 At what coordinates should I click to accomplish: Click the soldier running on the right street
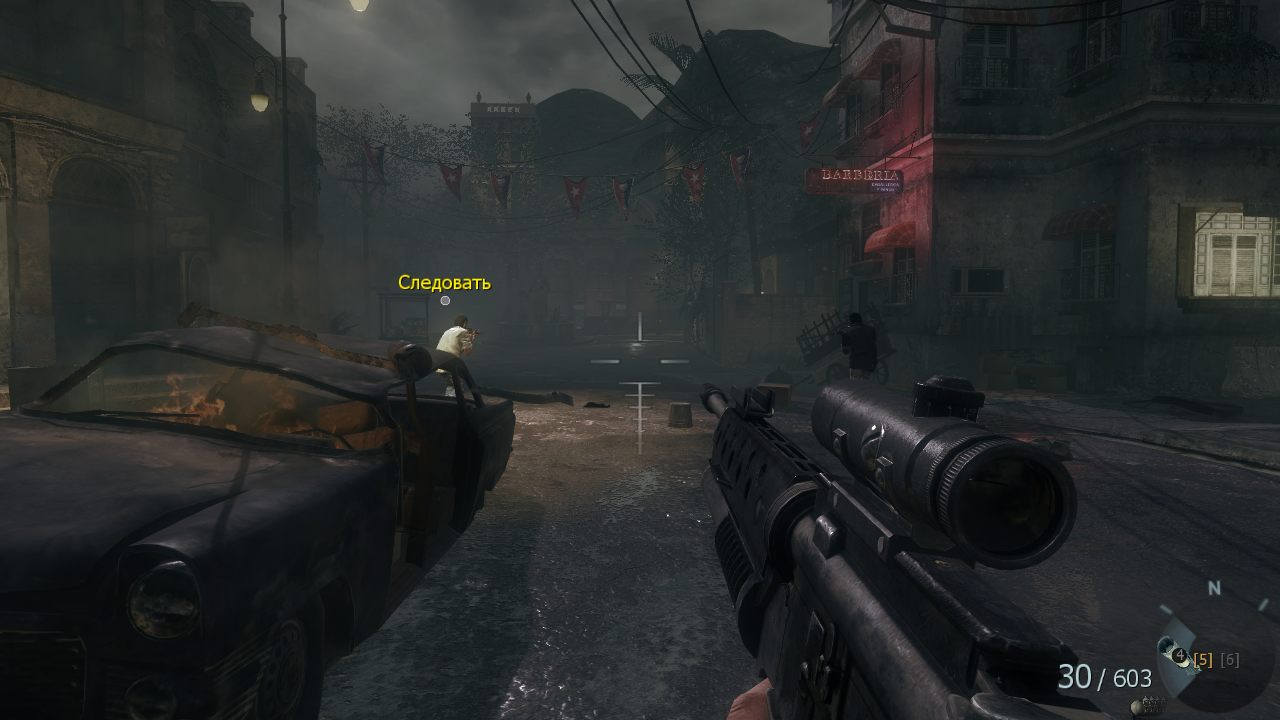pyautogui.click(x=855, y=345)
